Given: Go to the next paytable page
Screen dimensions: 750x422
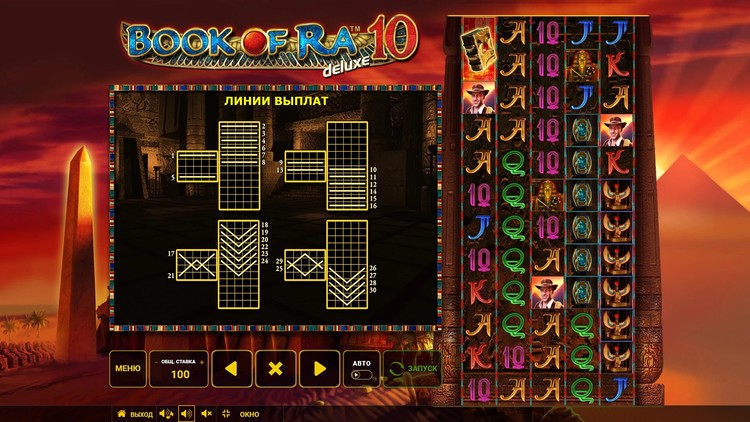Looking at the screenshot, I should [320, 368].
